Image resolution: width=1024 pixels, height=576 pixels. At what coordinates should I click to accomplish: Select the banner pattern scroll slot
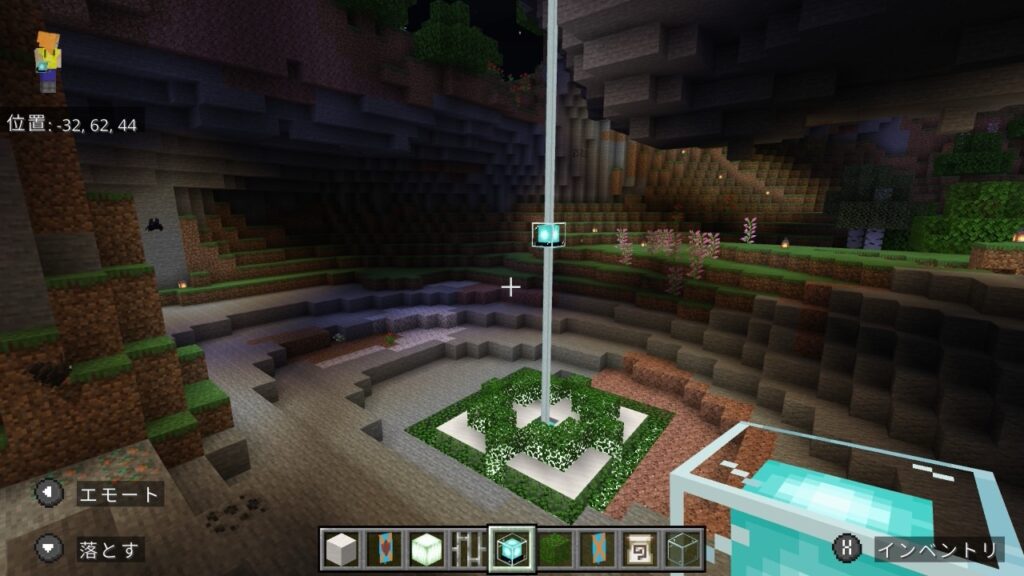640,548
